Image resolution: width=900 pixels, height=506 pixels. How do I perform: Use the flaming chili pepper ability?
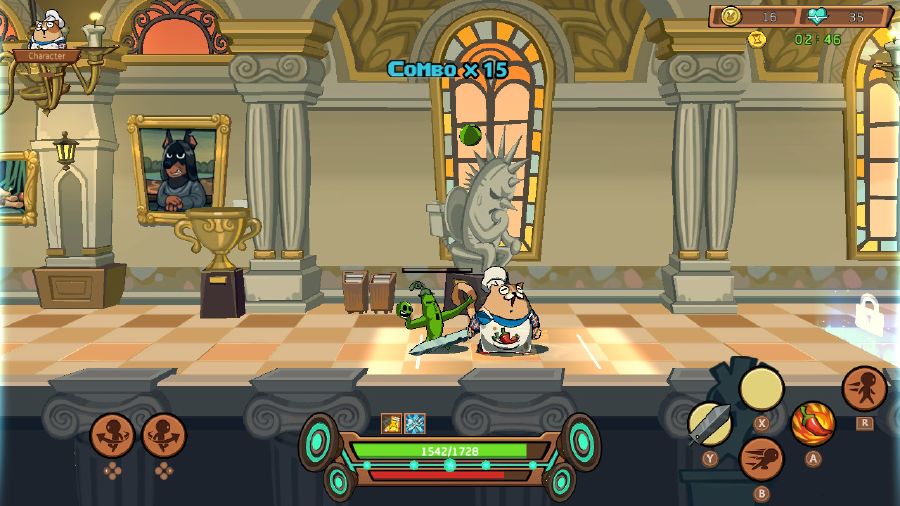point(813,423)
